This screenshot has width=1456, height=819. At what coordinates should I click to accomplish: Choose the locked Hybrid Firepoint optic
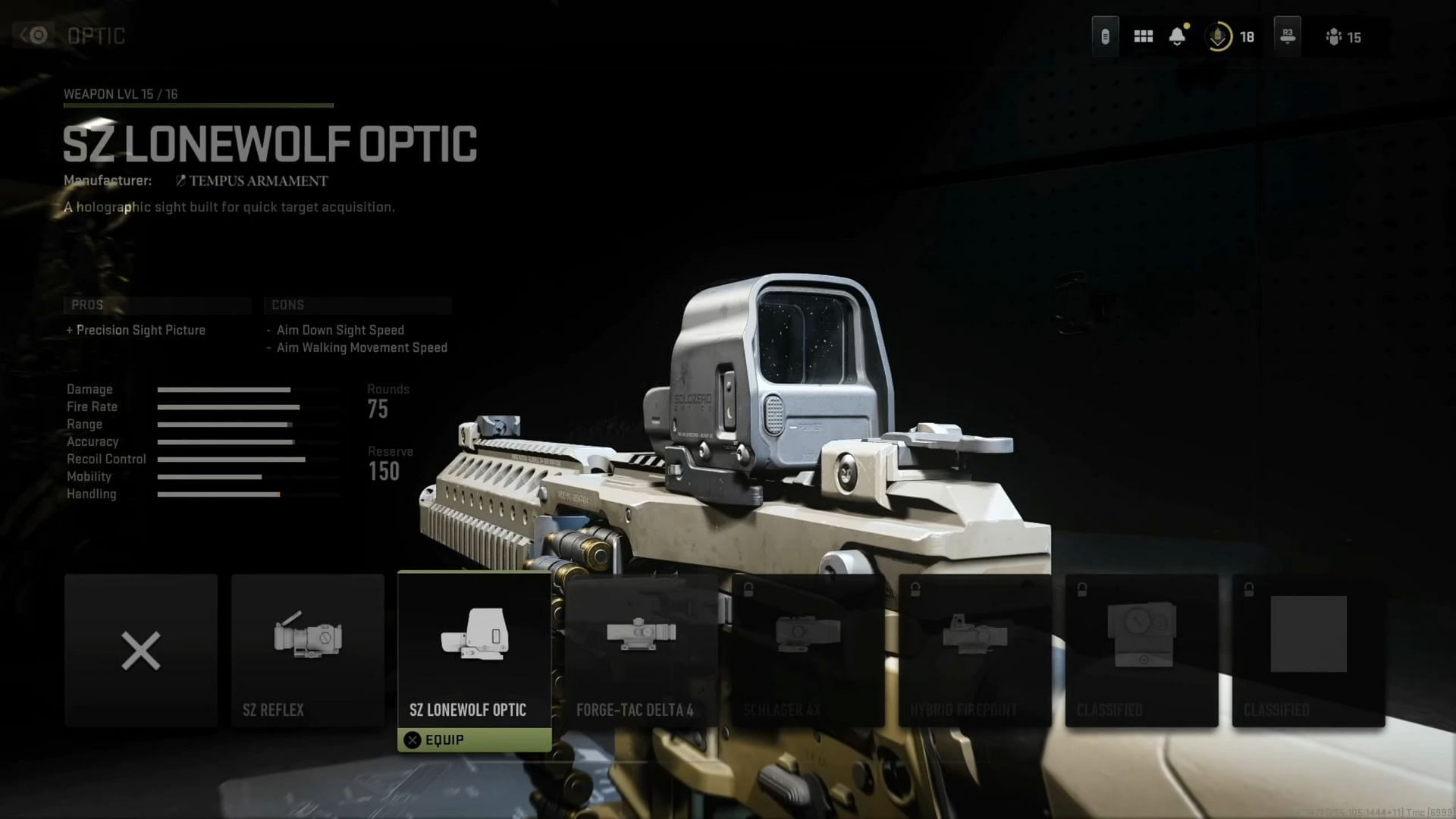coord(975,651)
